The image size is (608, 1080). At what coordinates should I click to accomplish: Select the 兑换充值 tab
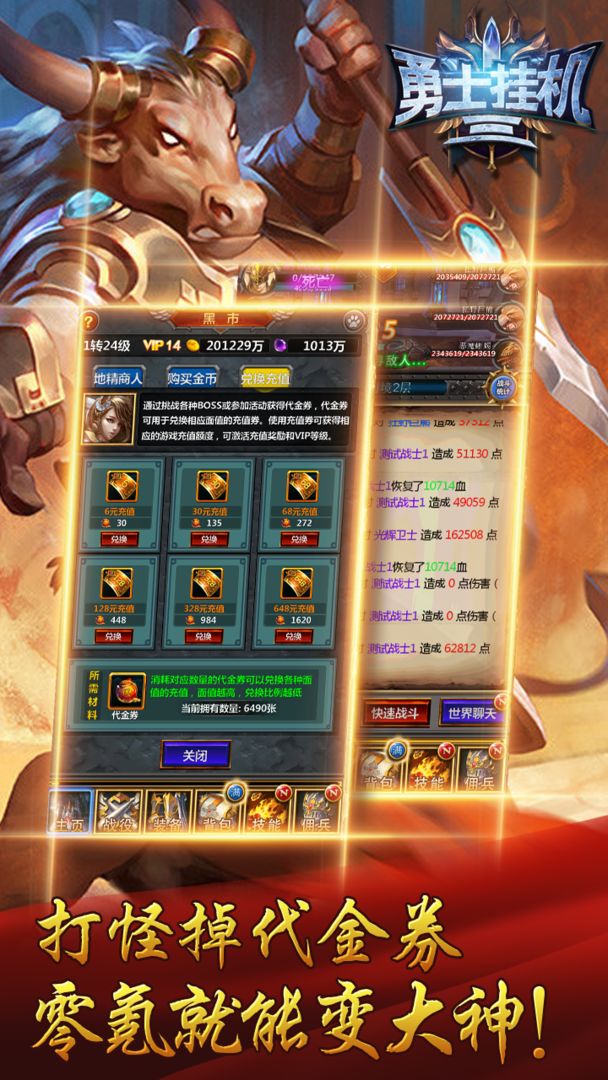pyautogui.click(x=265, y=378)
